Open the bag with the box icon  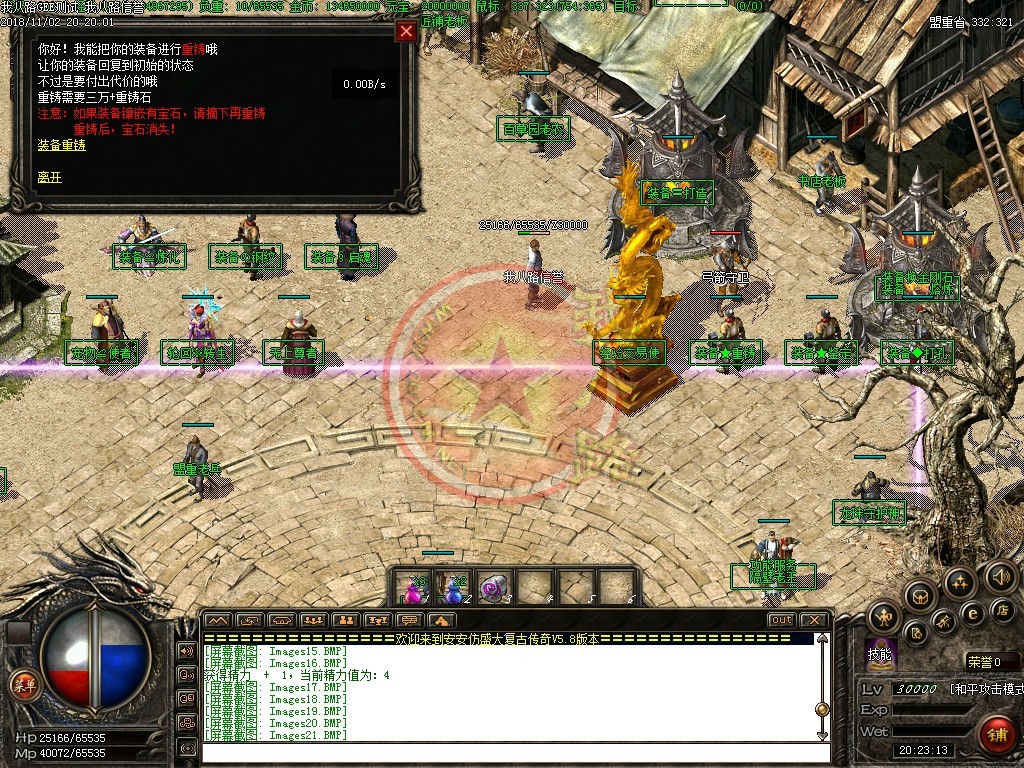(921, 597)
